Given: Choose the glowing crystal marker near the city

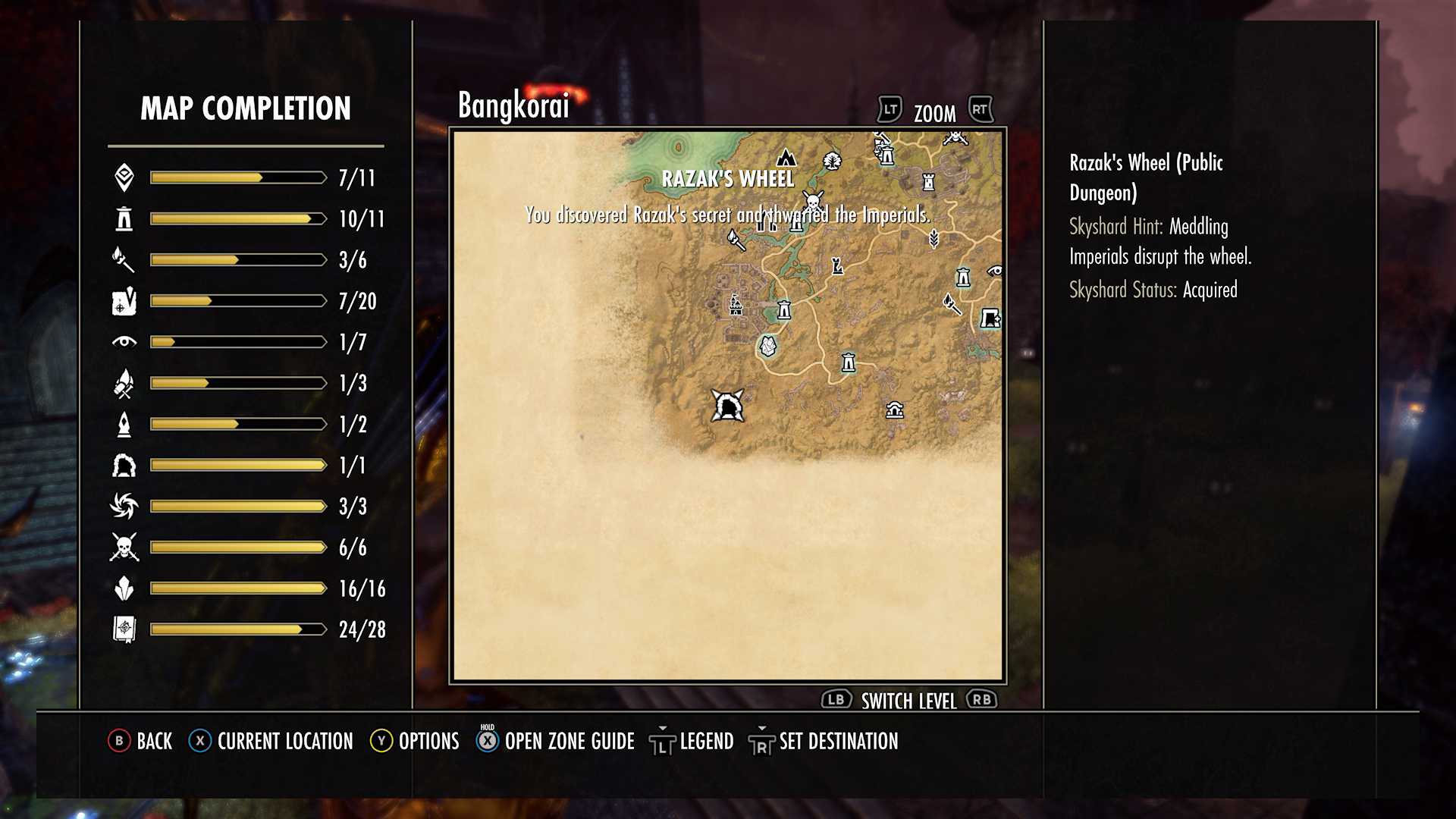Looking at the screenshot, I should coord(768,347).
